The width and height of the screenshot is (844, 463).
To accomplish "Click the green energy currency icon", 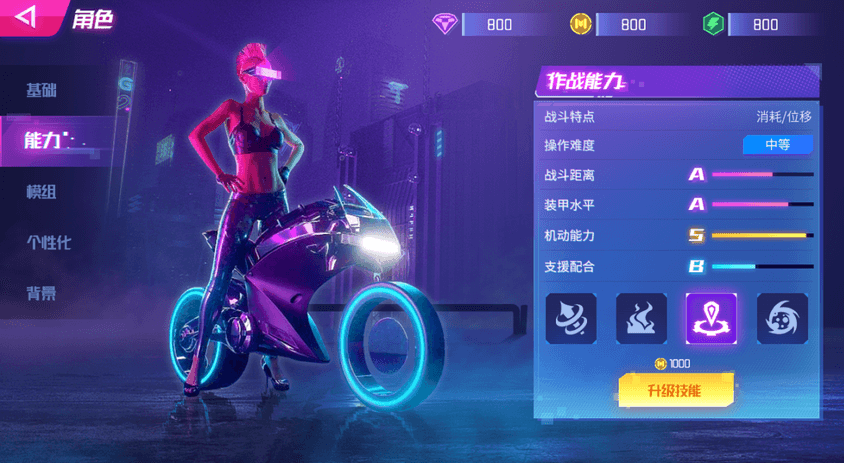I will point(713,24).
